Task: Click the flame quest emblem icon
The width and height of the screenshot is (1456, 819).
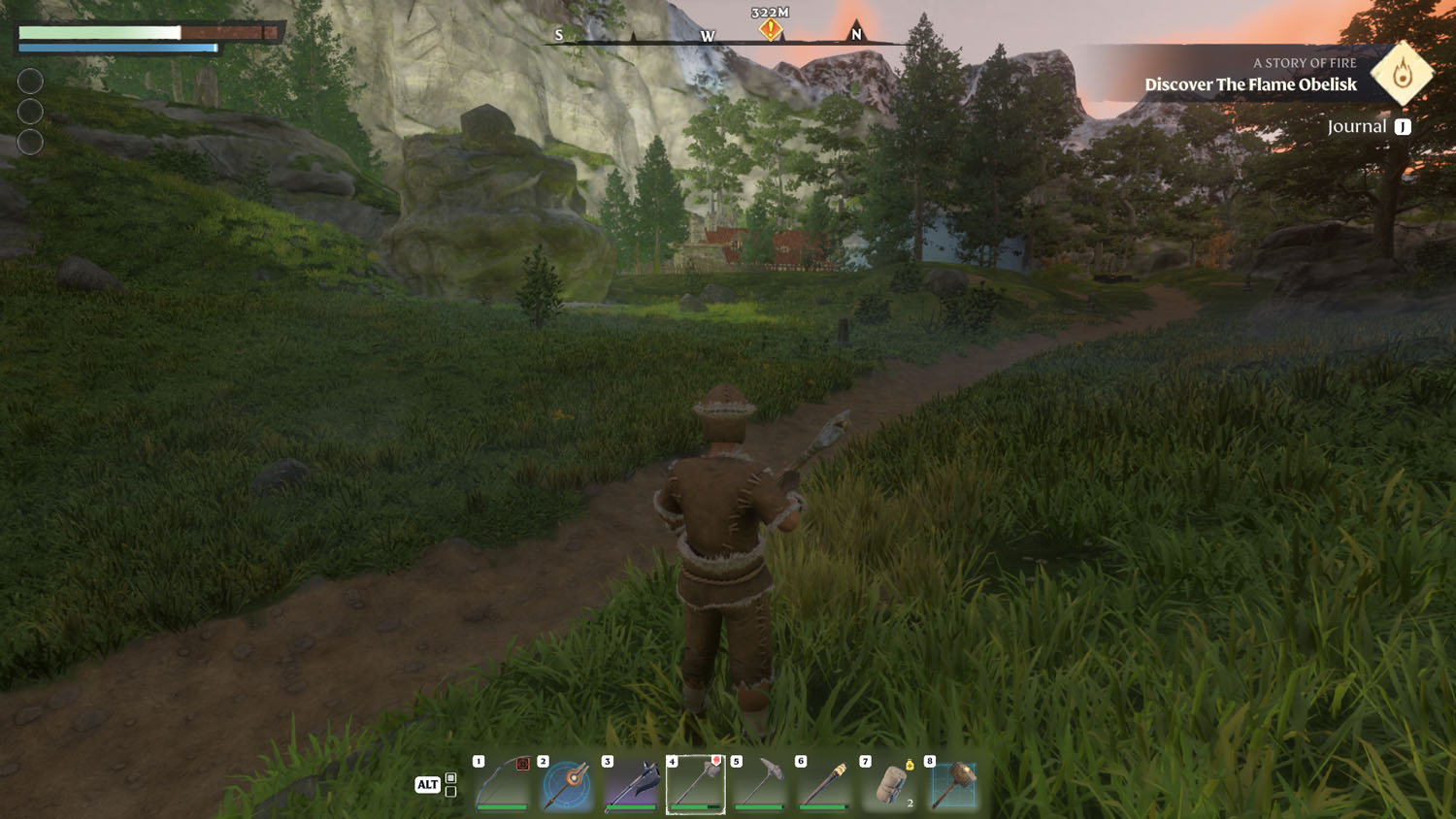Action: click(x=1402, y=74)
